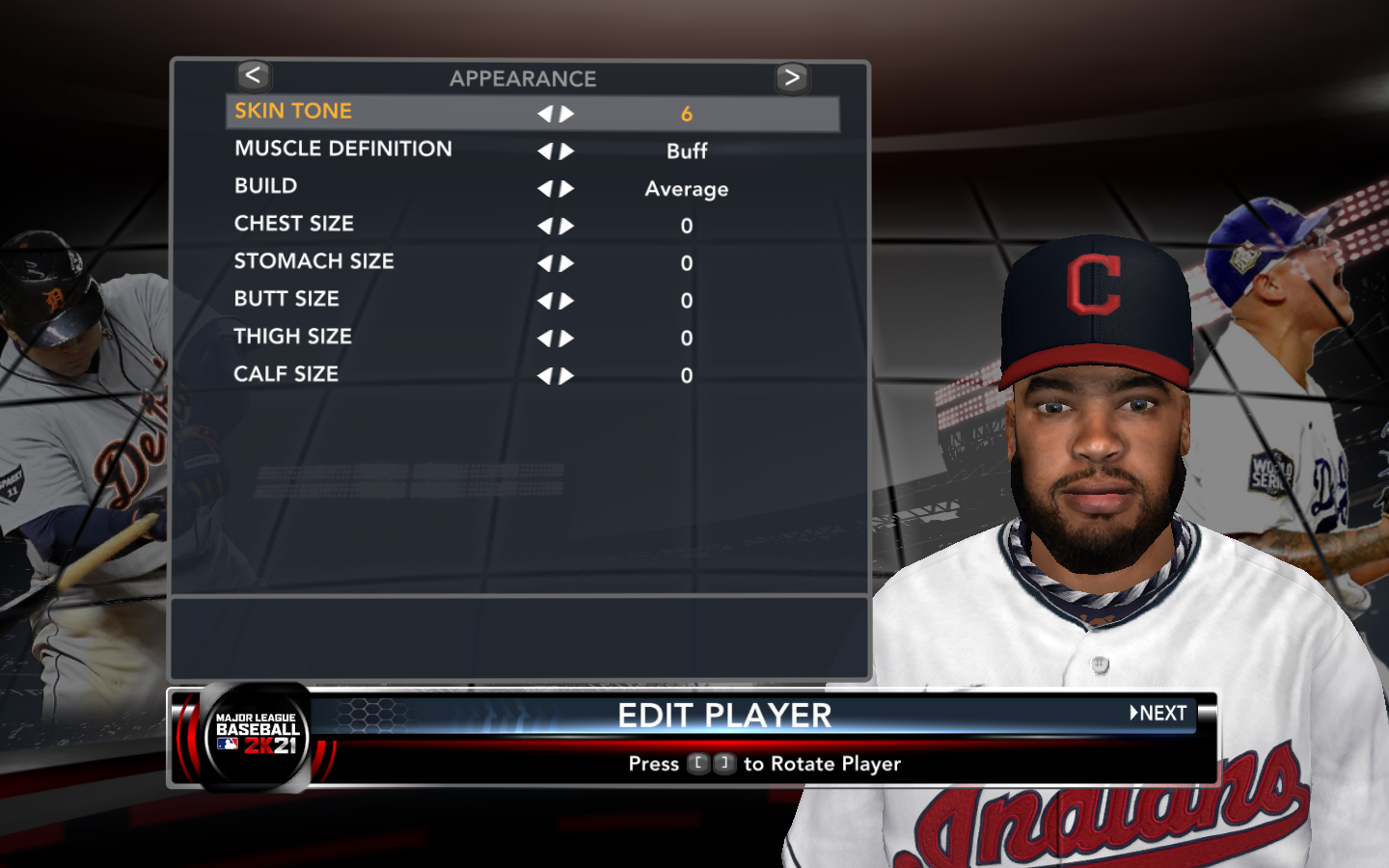This screenshot has height=868, width=1389.
Task: Lower Chest Size with the left arrow
Action: click(x=545, y=227)
